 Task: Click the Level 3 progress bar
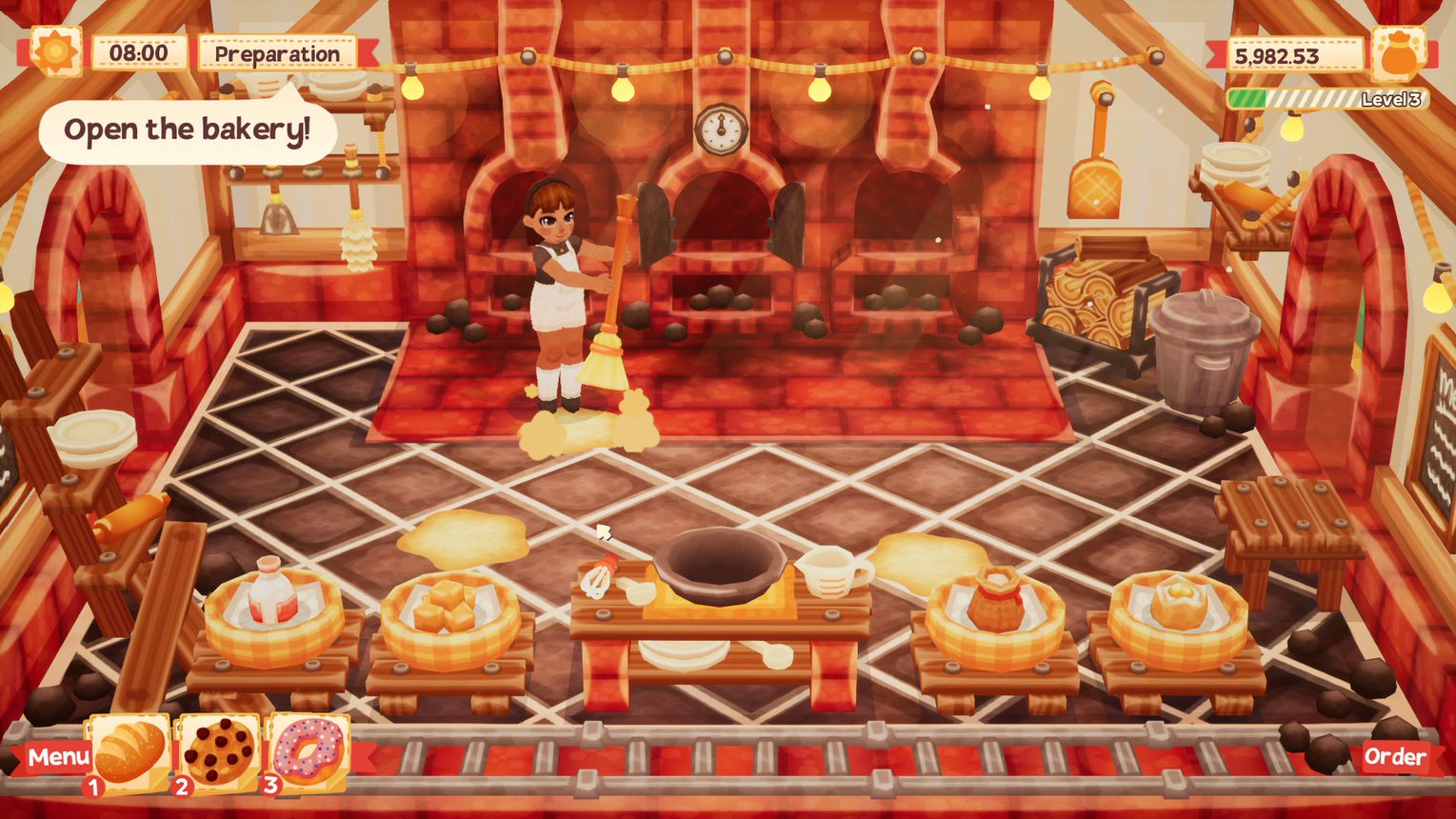(1326, 97)
